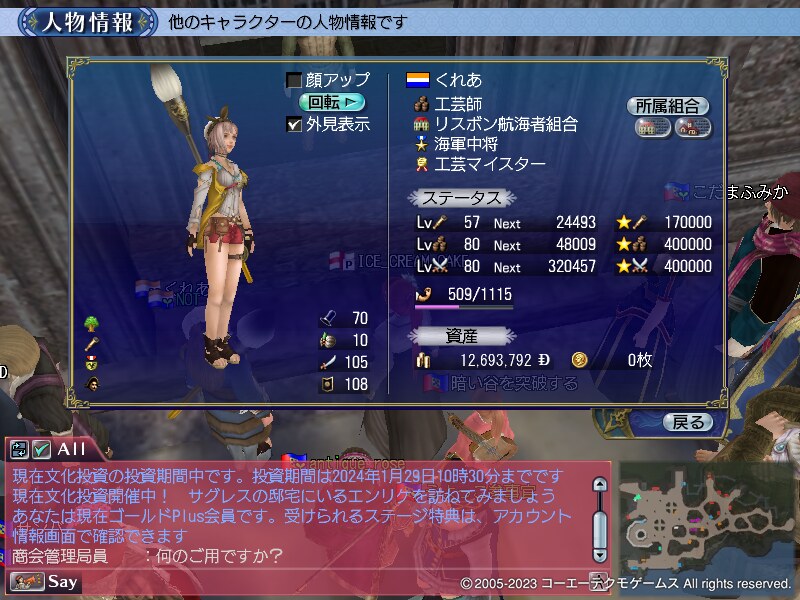Viewport: 800px width, 600px height.
Task: Click the 戻る back button
Action: click(x=689, y=422)
